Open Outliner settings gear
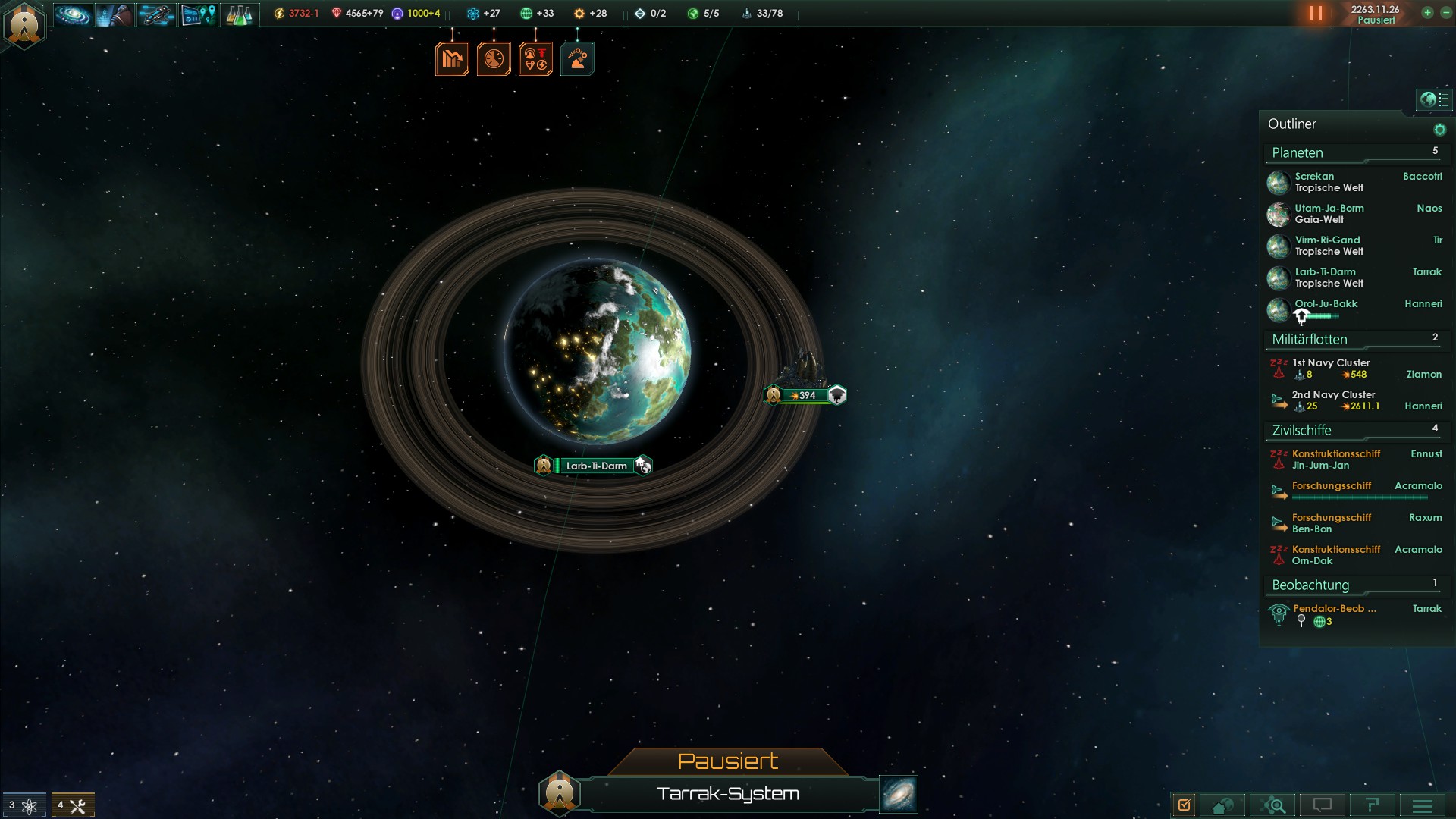The image size is (1456, 819). click(x=1439, y=130)
